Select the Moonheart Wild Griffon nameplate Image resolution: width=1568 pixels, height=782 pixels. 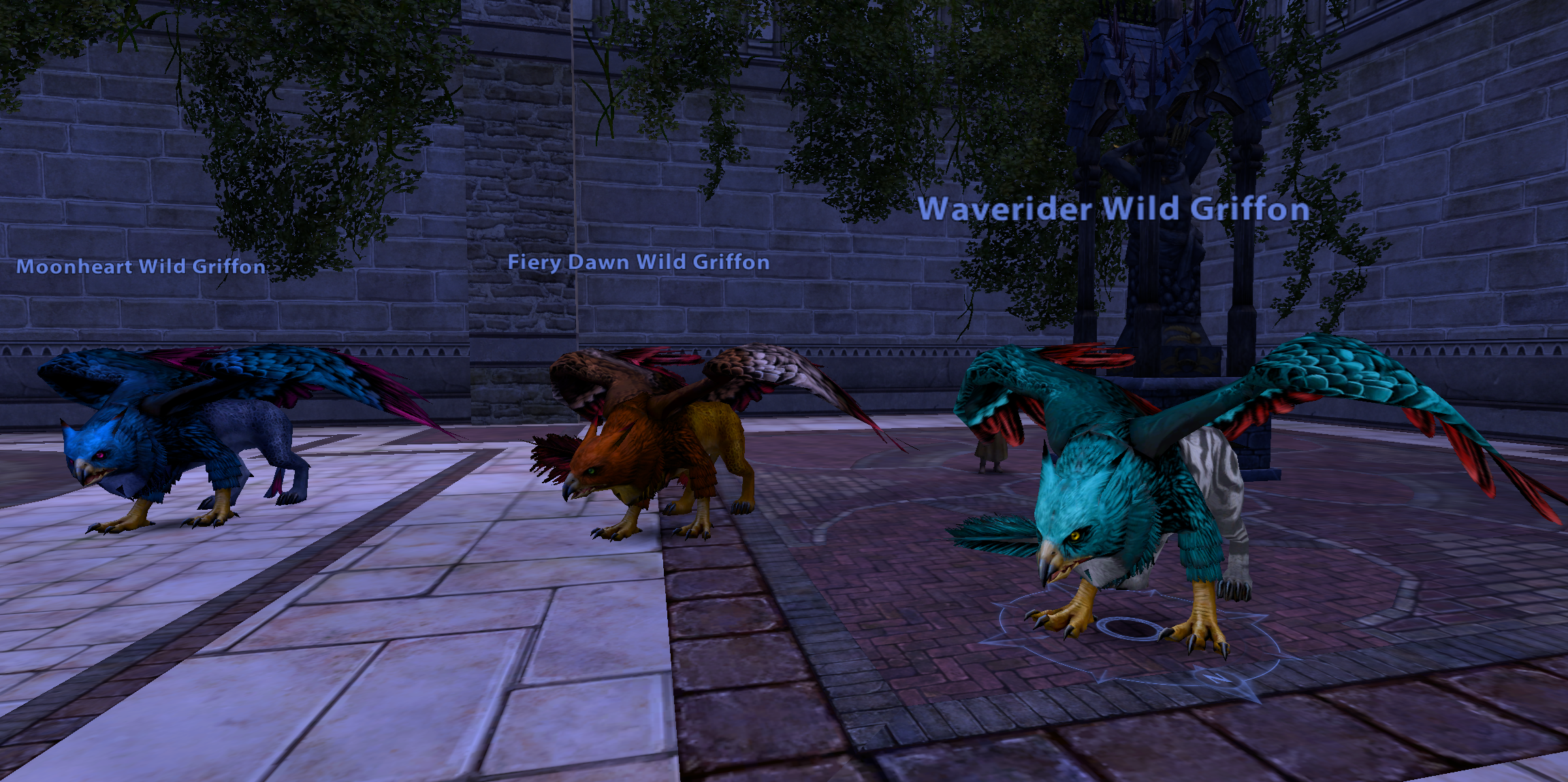point(141,266)
